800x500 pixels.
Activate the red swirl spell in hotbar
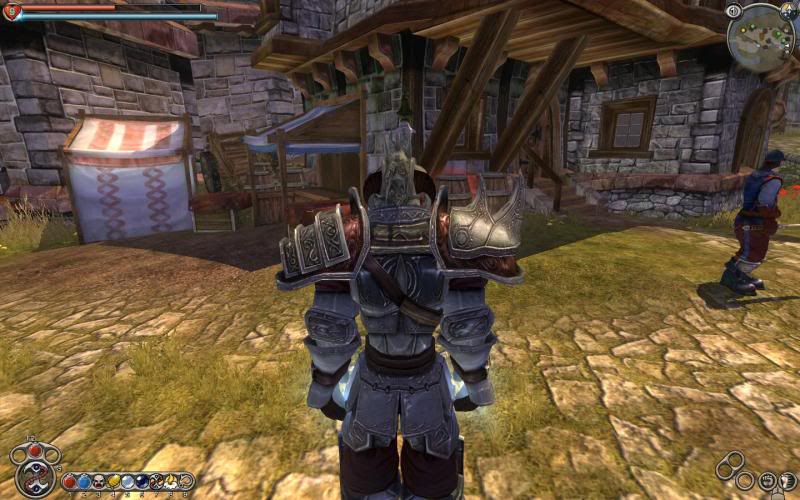(x=156, y=482)
